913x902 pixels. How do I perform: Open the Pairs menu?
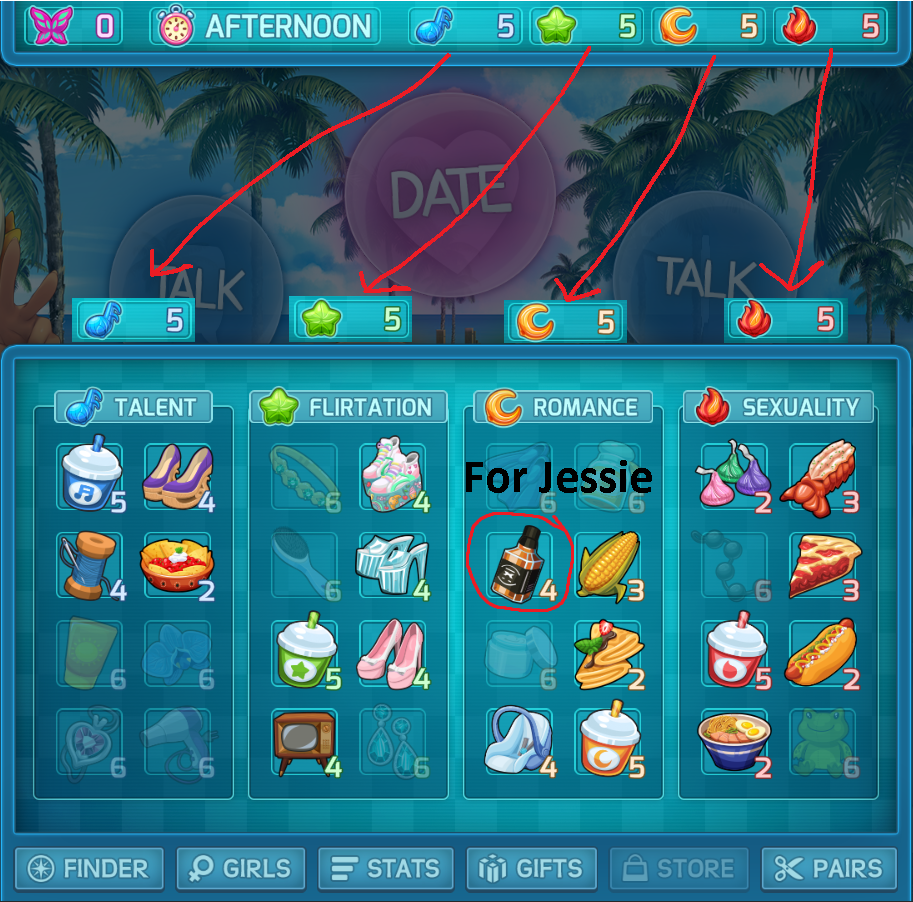828,868
